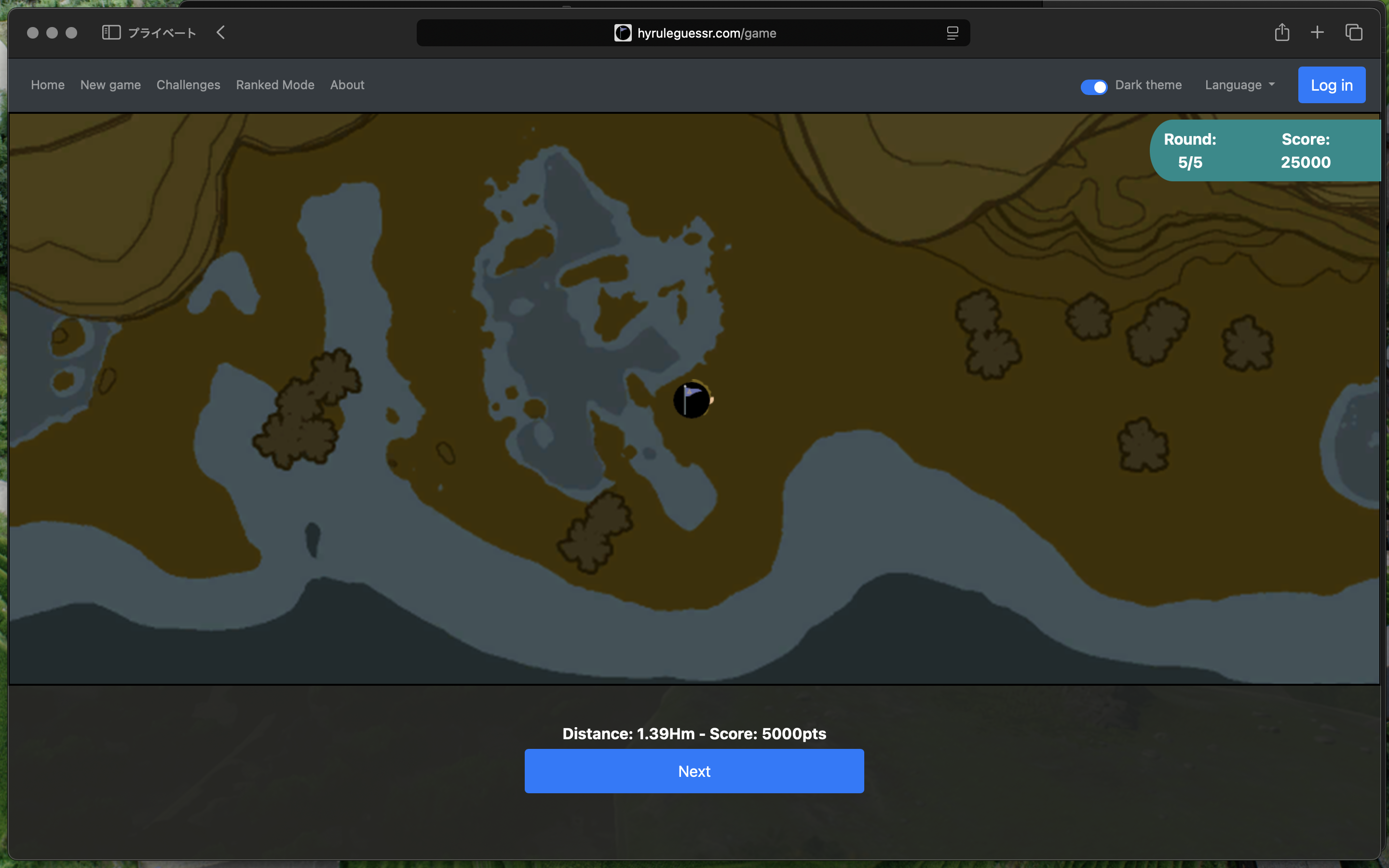Click the Log in button
Screen dimensions: 1389x868
click(x=1331, y=85)
